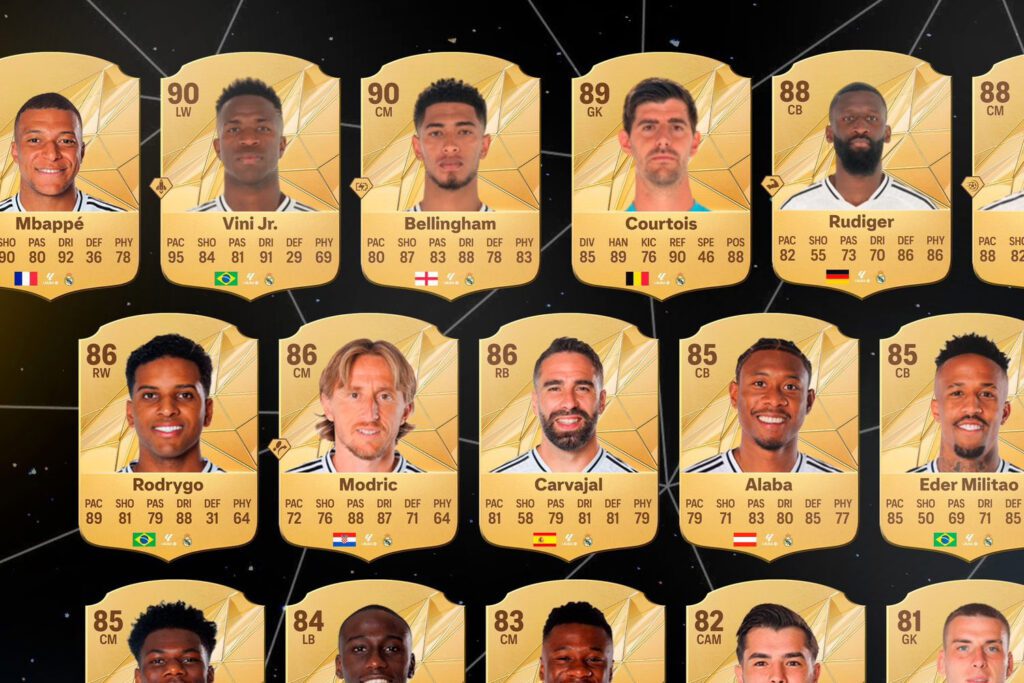Select the Mbappé player card
The height and width of the screenshot is (683, 1024).
[x=62, y=170]
